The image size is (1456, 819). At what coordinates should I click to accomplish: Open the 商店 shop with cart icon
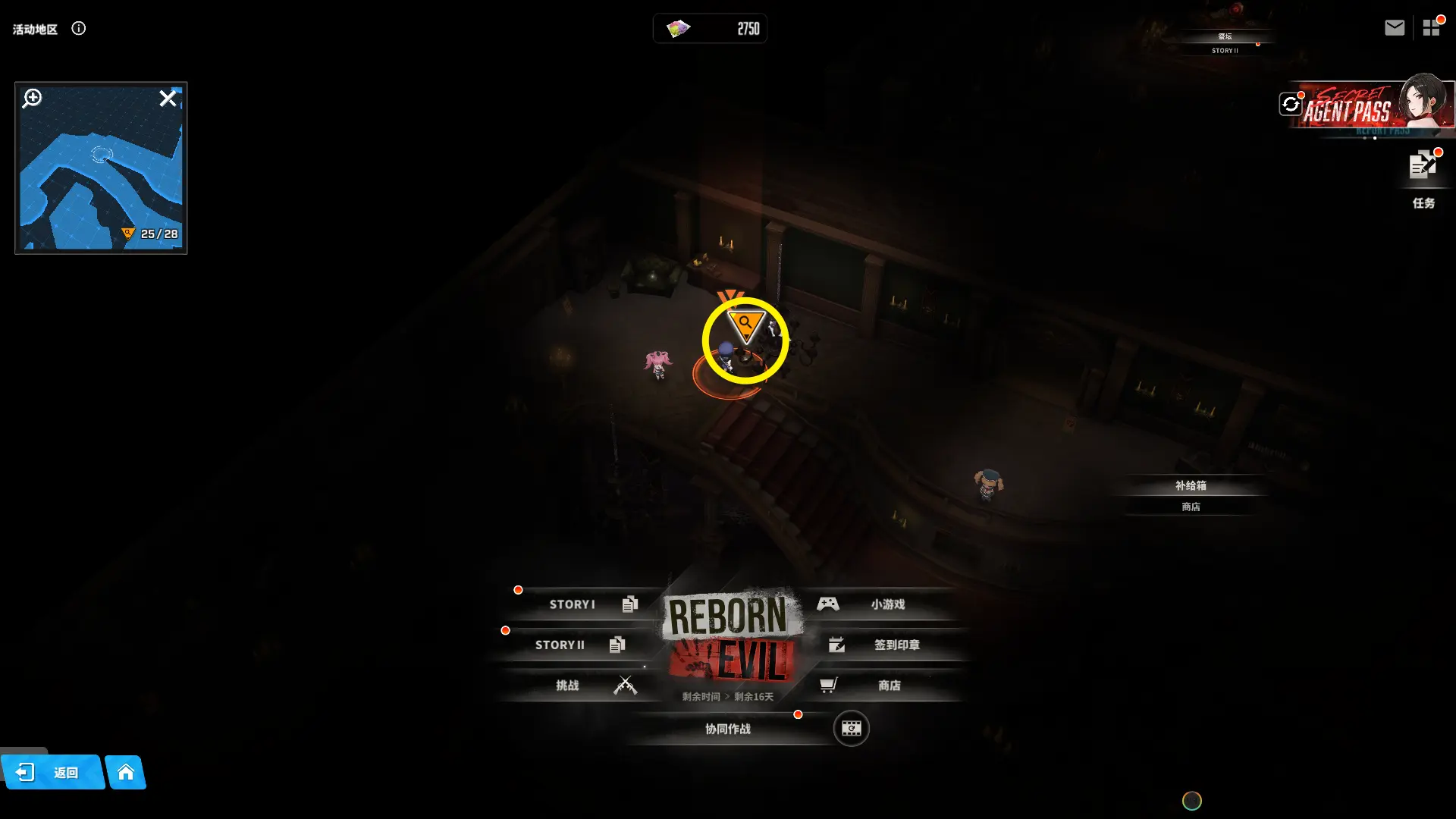coord(880,686)
